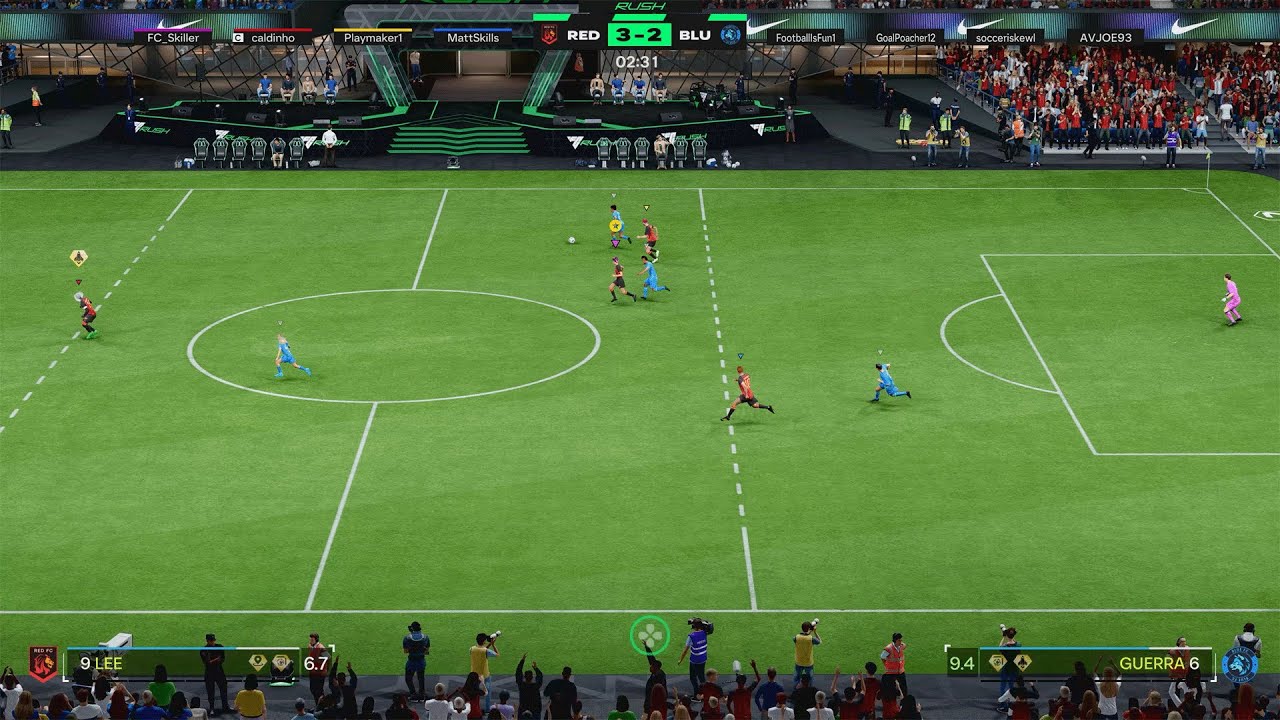This screenshot has width=1280, height=720.
Task: Open the MattSkills player tab
Action: point(473,36)
